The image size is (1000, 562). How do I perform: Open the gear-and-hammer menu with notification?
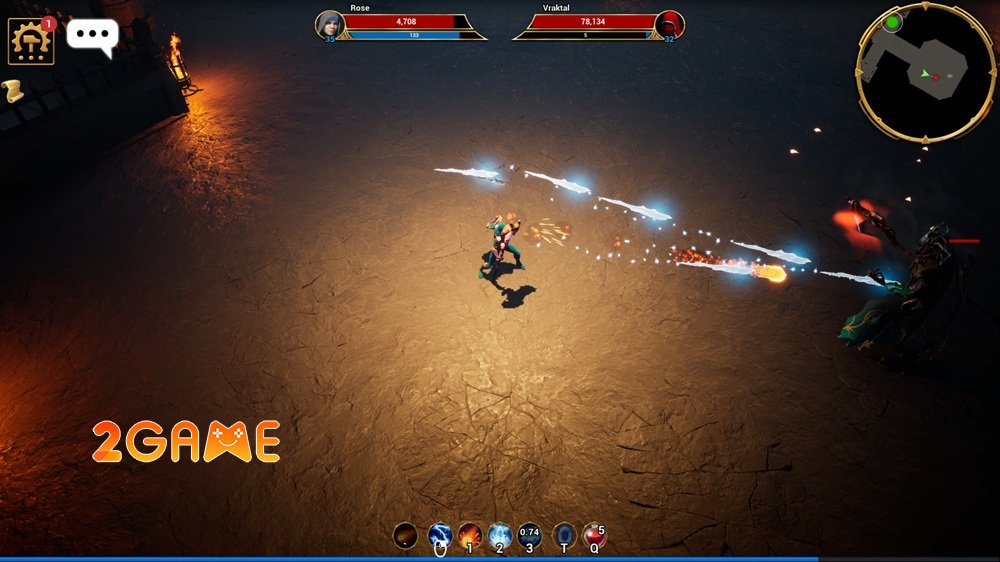(x=31, y=41)
